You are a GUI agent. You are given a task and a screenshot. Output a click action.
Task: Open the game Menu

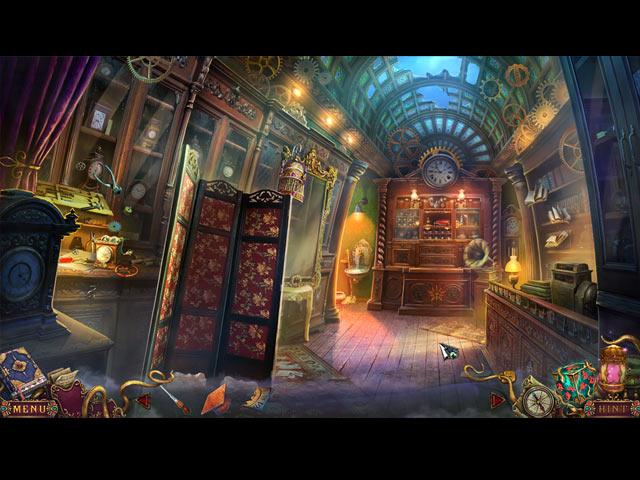coord(30,408)
